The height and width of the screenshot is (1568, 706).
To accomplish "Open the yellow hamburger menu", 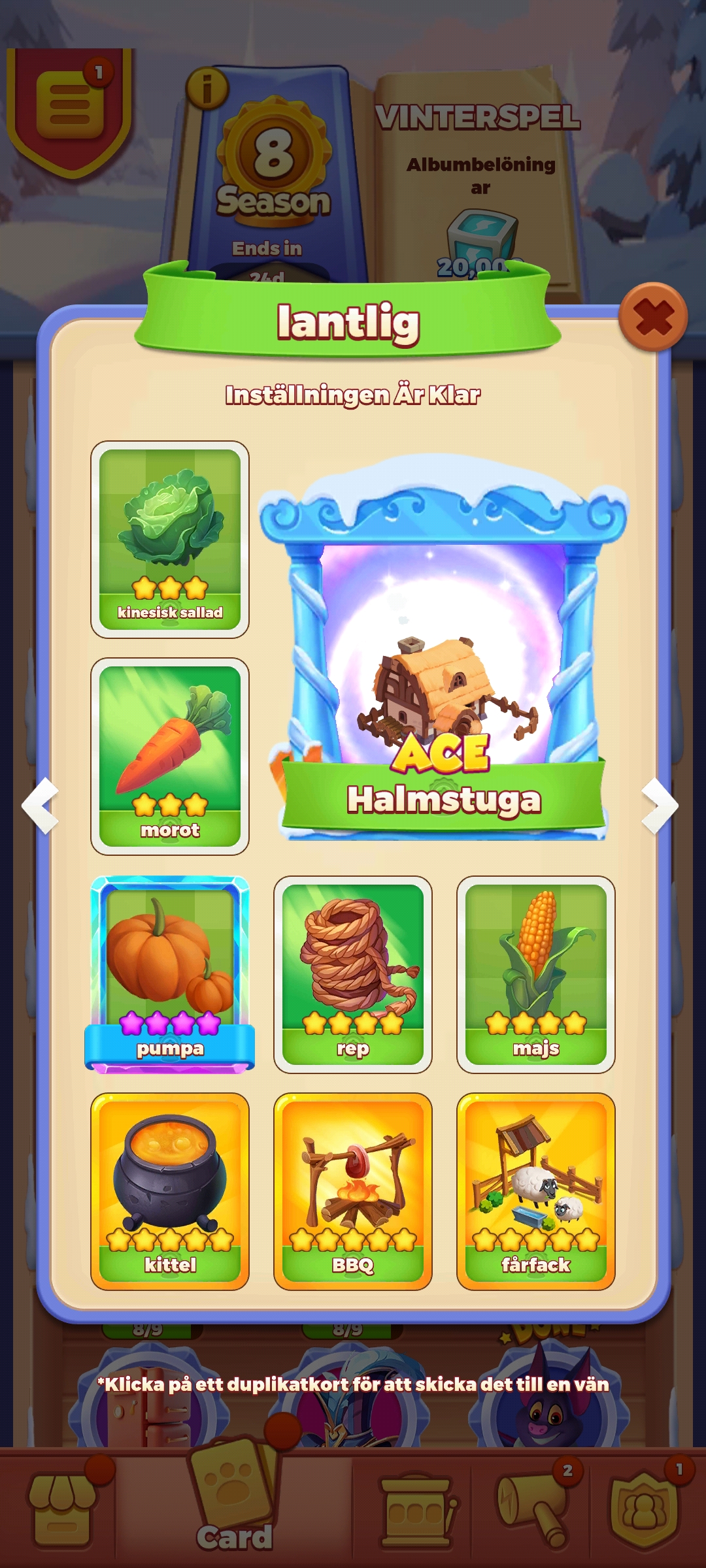I will (x=70, y=106).
